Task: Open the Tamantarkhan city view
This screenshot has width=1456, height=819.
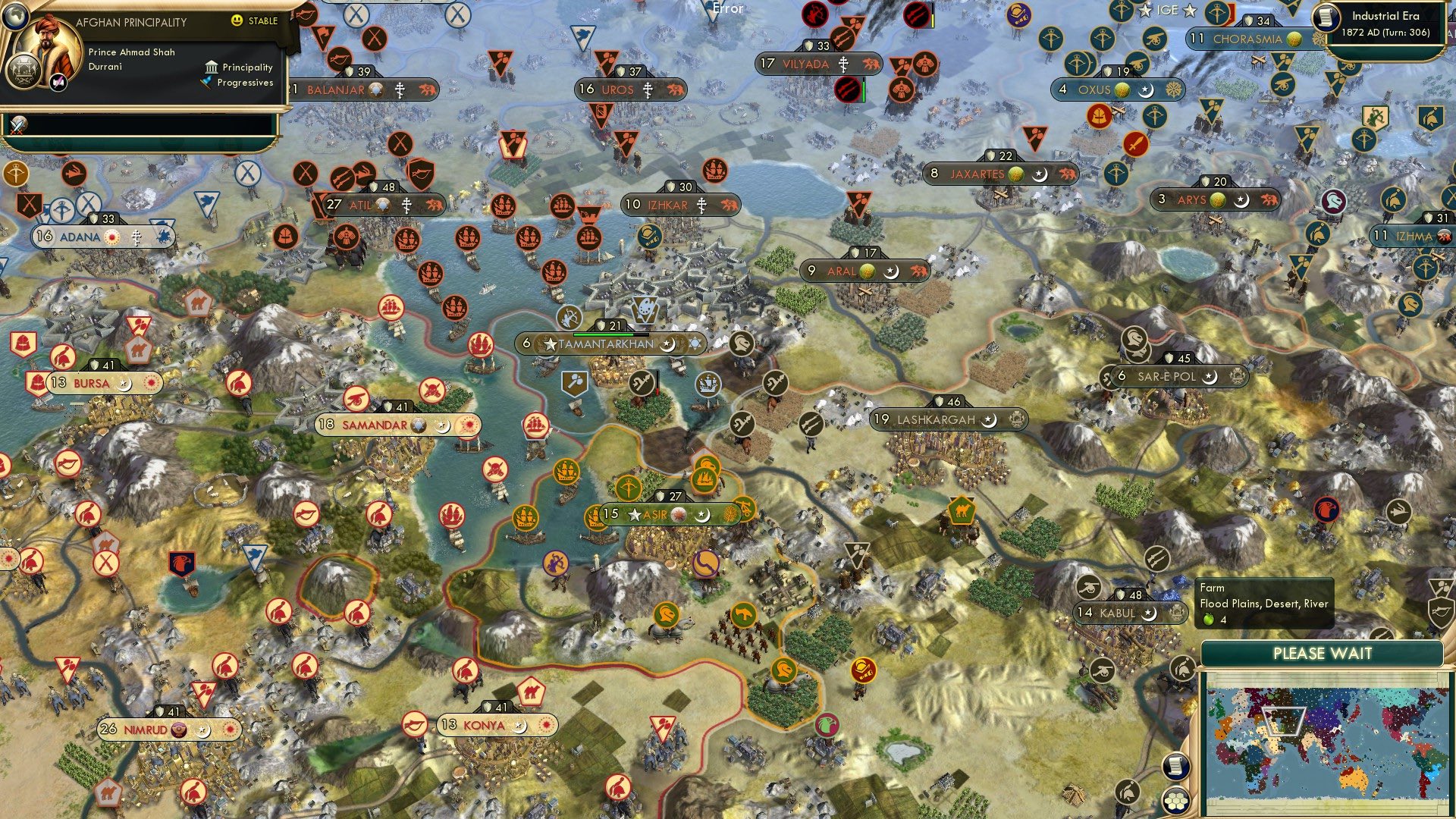Action: click(x=604, y=344)
